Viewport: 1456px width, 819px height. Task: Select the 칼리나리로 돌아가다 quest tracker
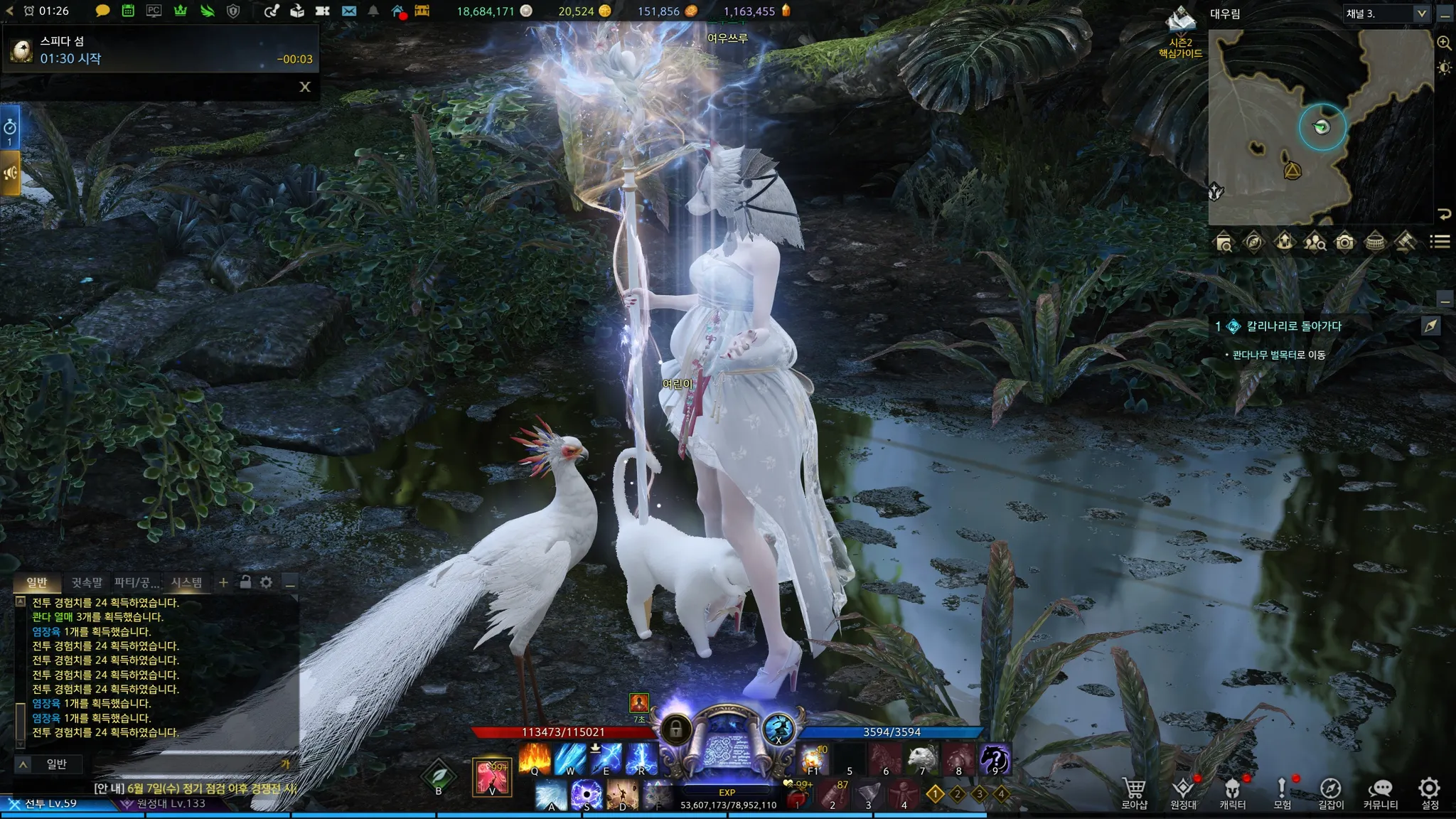[1294, 326]
